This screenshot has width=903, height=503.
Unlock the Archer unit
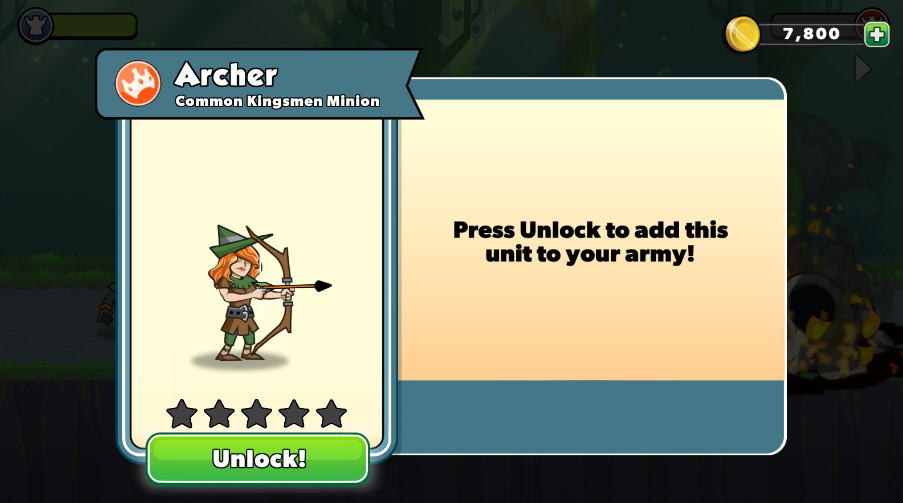click(258, 459)
